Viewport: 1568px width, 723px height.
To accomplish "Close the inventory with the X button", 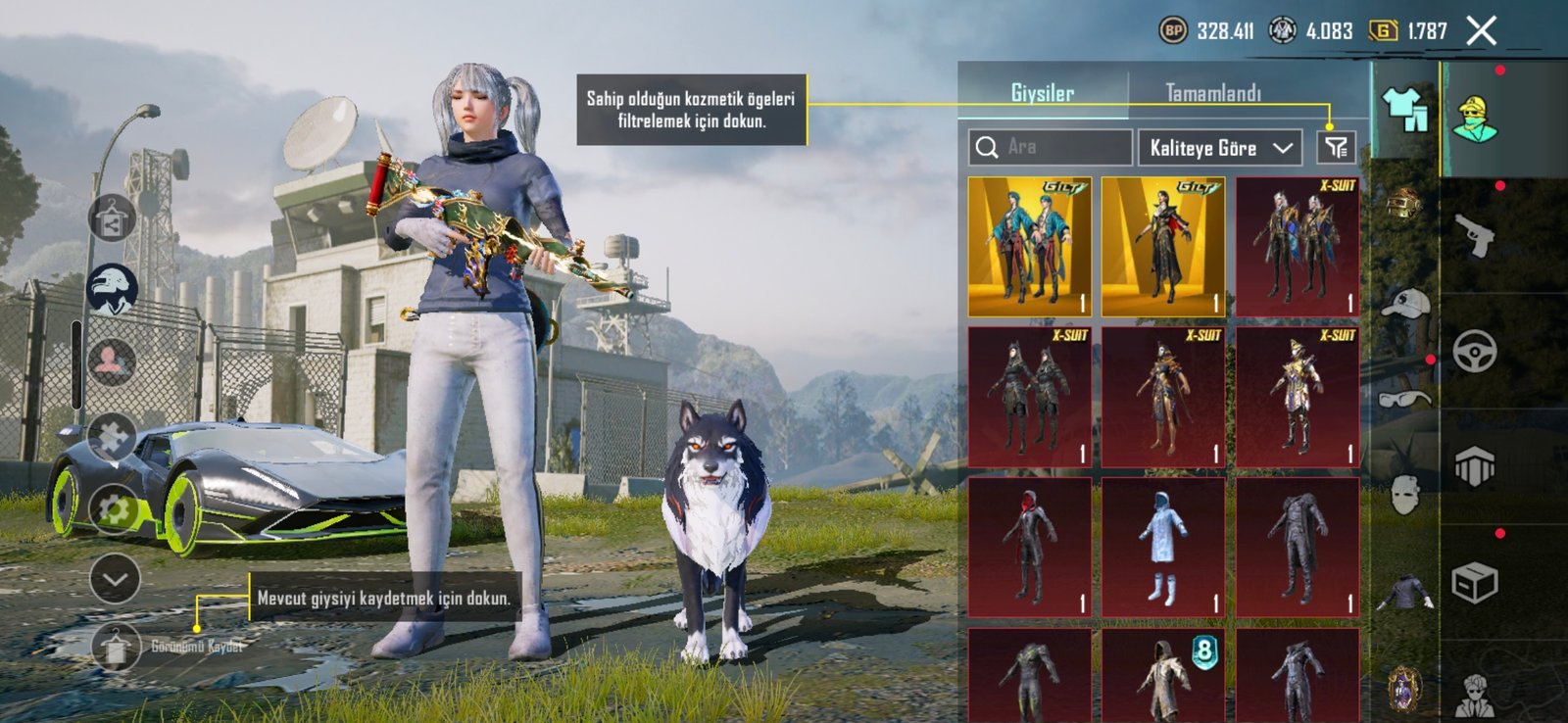I will coord(1482,31).
